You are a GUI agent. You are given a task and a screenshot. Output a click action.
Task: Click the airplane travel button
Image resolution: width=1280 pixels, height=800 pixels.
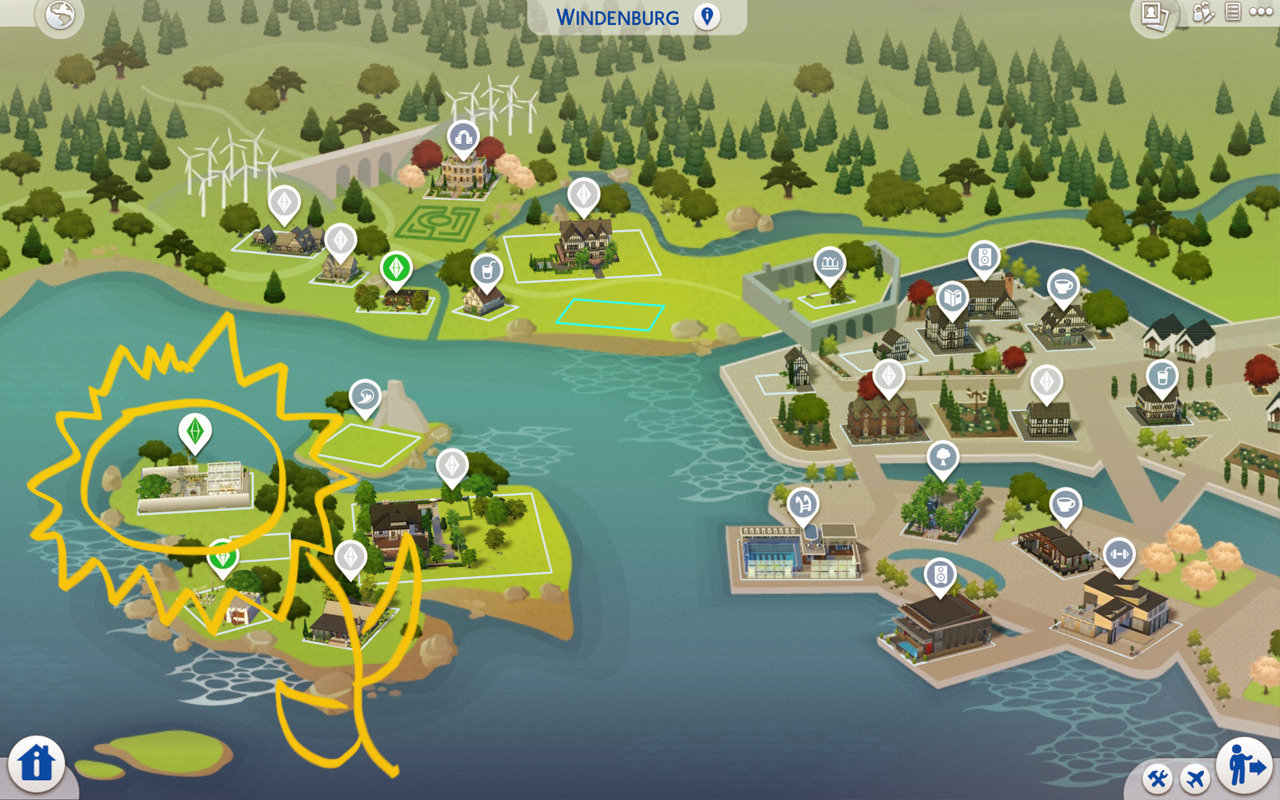(x=1194, y=778)
